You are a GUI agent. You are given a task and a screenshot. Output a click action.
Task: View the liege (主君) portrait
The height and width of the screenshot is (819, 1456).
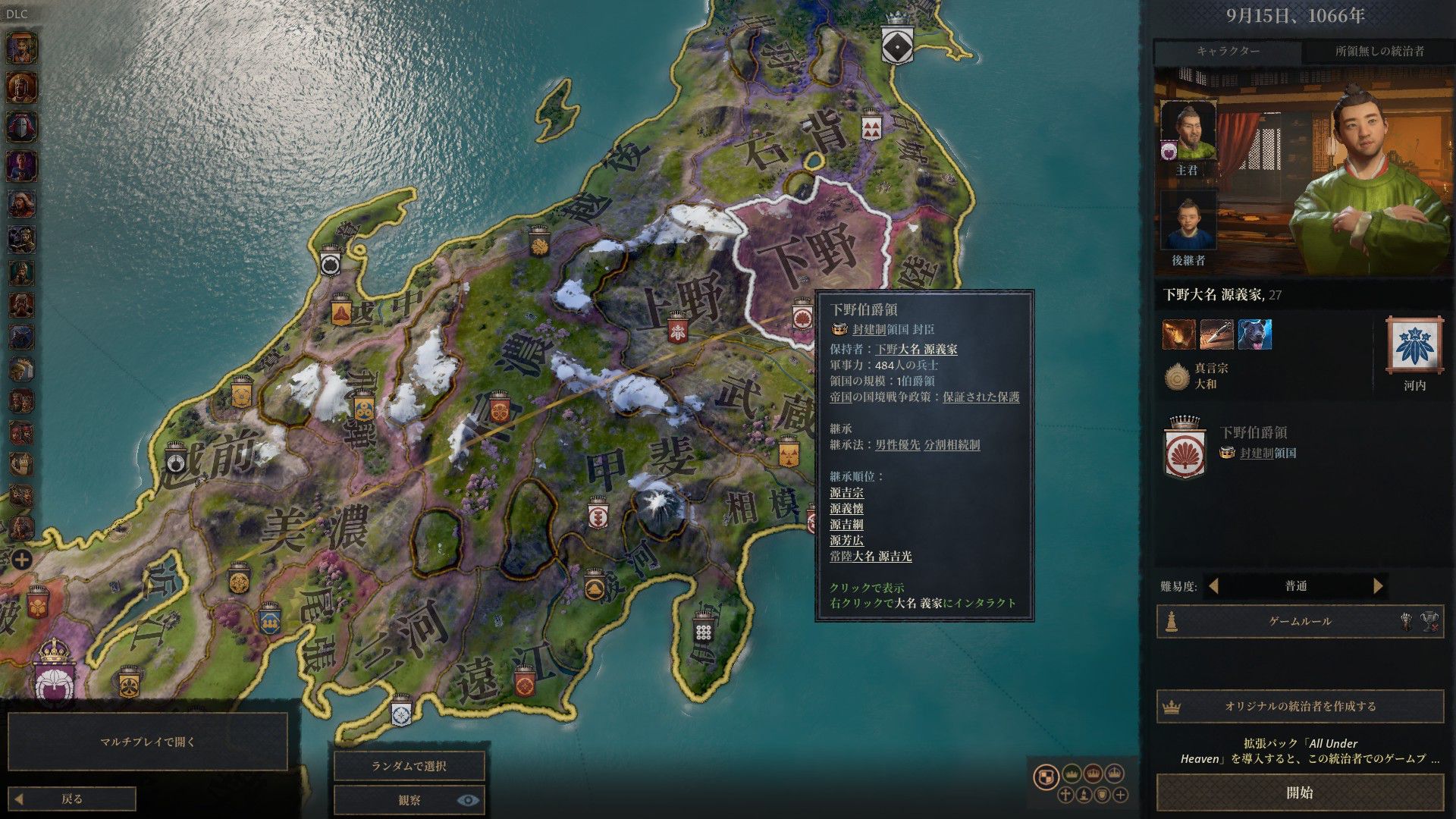click(1188, 130)
